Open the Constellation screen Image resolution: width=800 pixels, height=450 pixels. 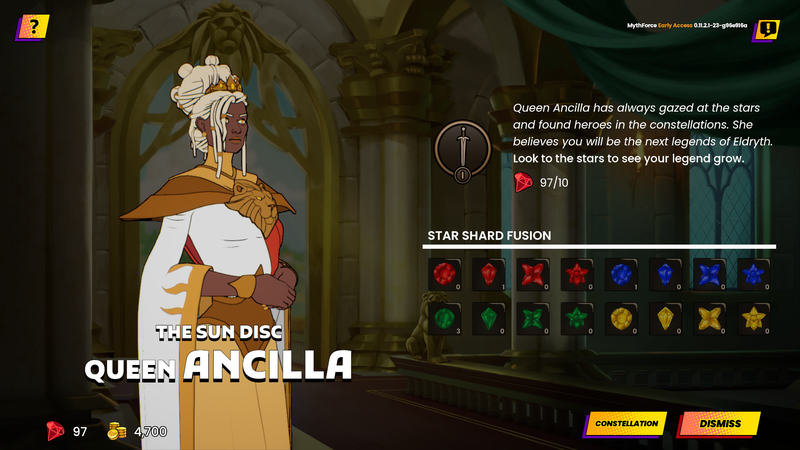click(x=626, y=424)
